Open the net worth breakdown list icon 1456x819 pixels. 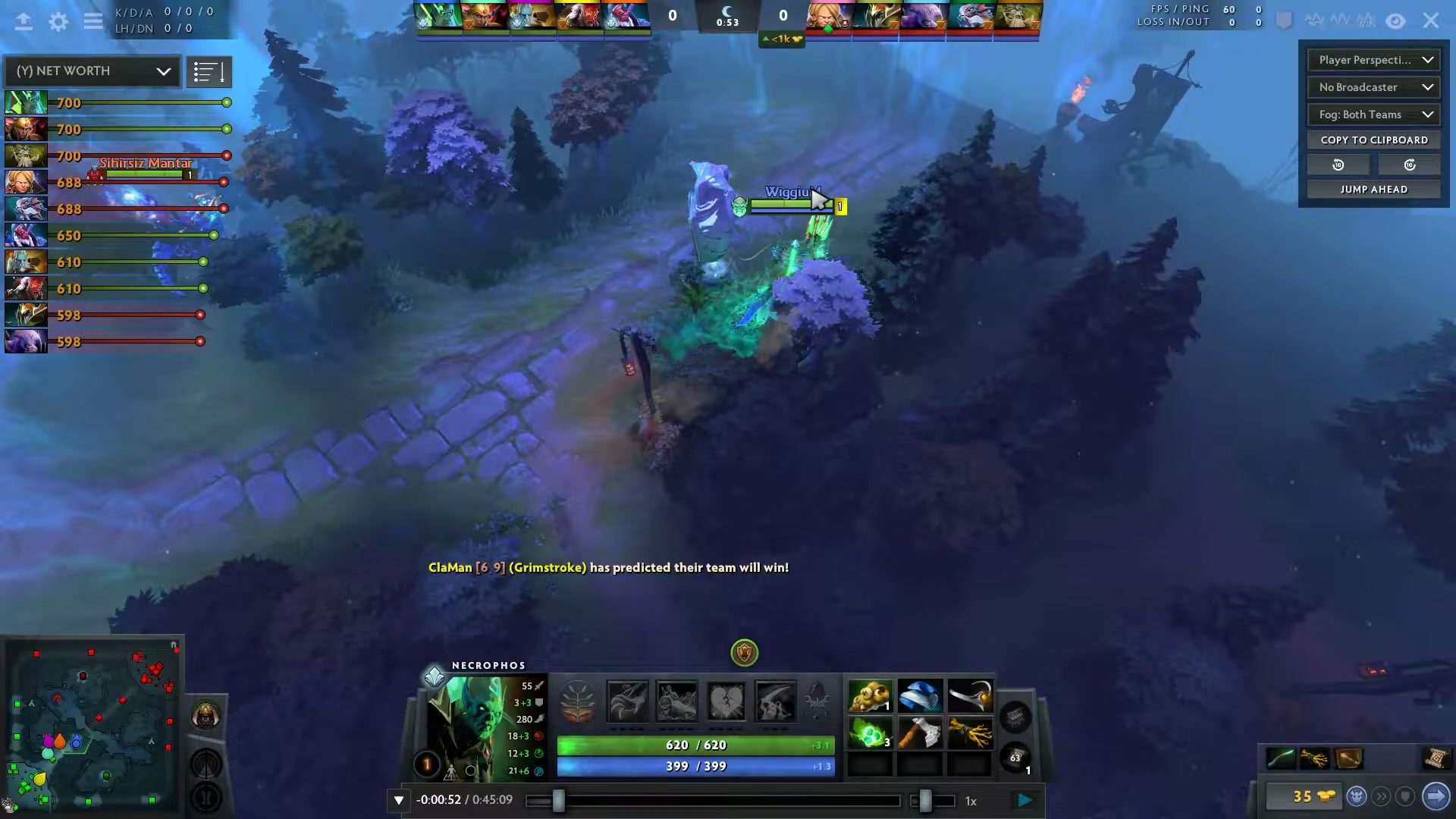point(209,71)
